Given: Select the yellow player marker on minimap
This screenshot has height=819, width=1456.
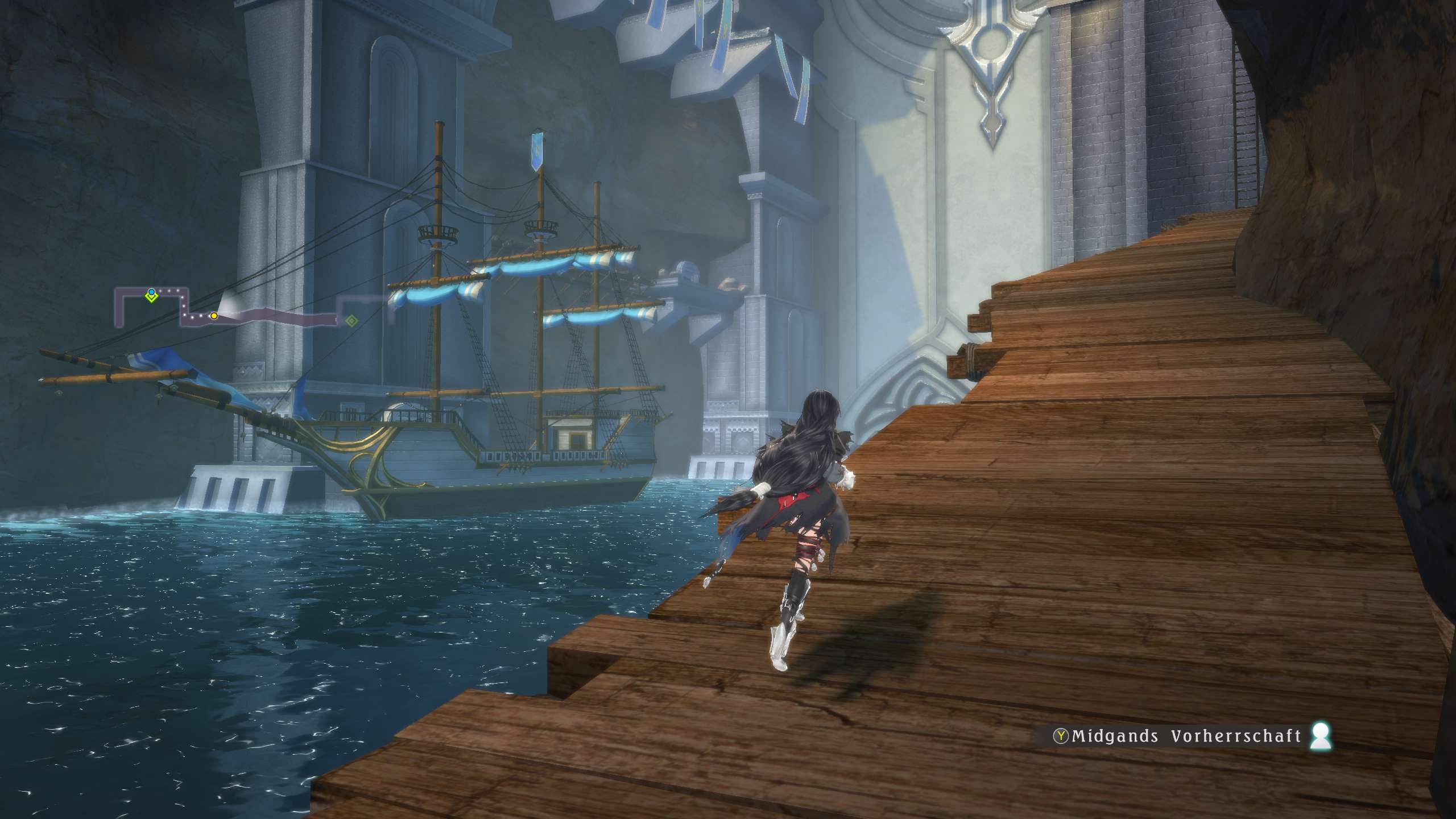Looking at the screenshot, I should 214,316.
